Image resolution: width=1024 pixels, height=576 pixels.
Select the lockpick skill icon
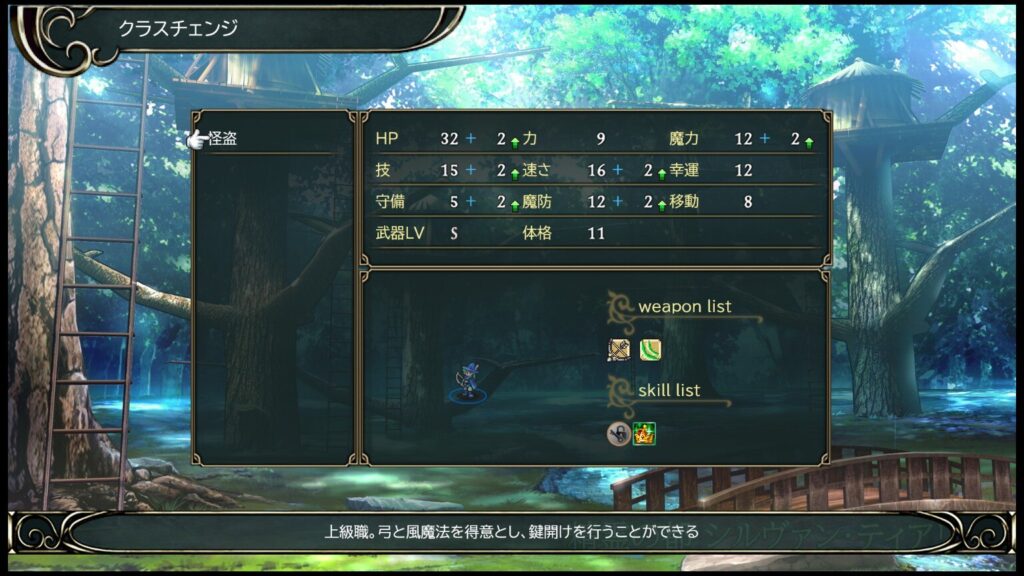pyautogui.click(x=618, y=433)
